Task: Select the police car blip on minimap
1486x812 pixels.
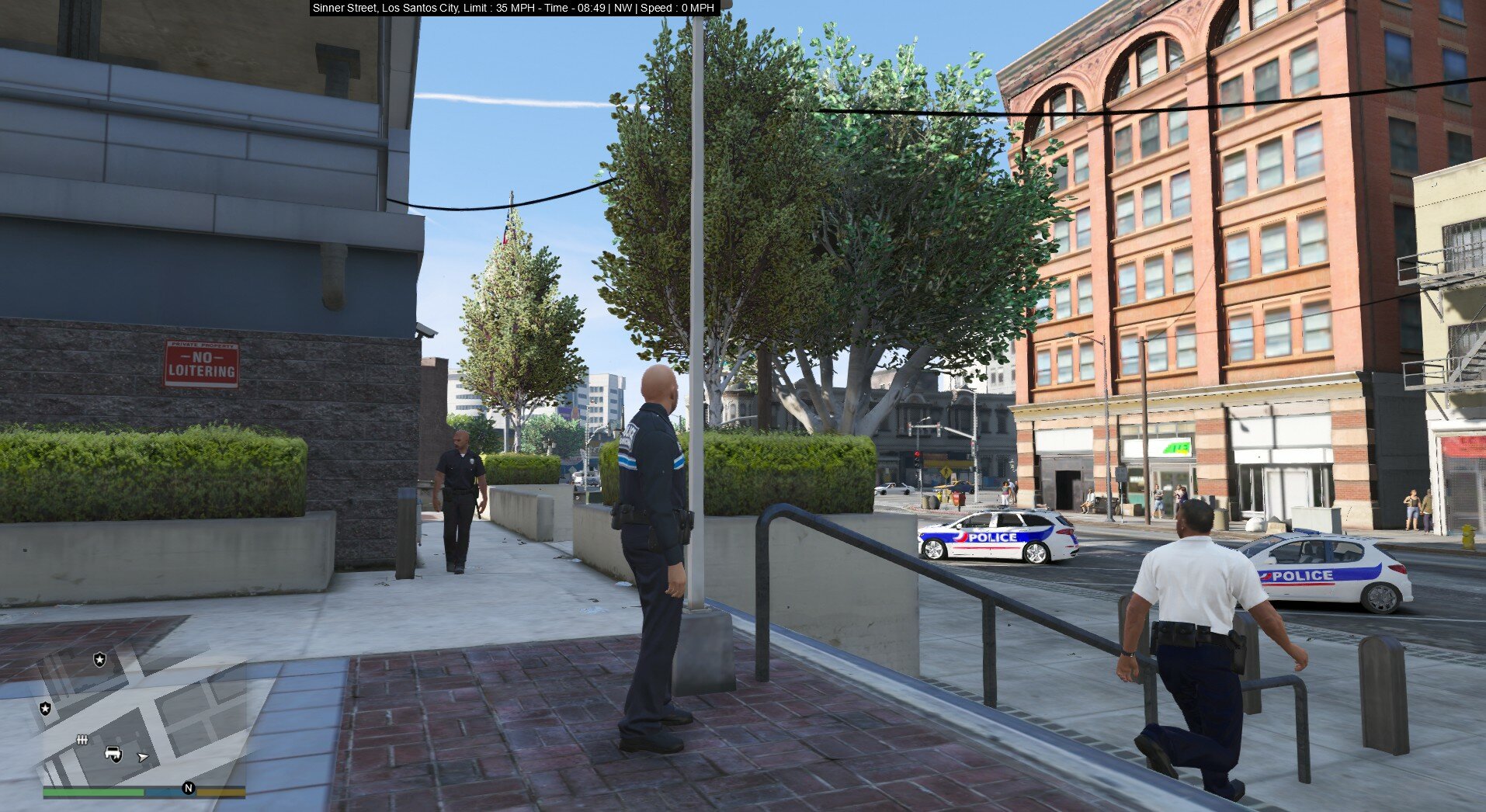Action: pyautogui.click(x=114, y=753)
